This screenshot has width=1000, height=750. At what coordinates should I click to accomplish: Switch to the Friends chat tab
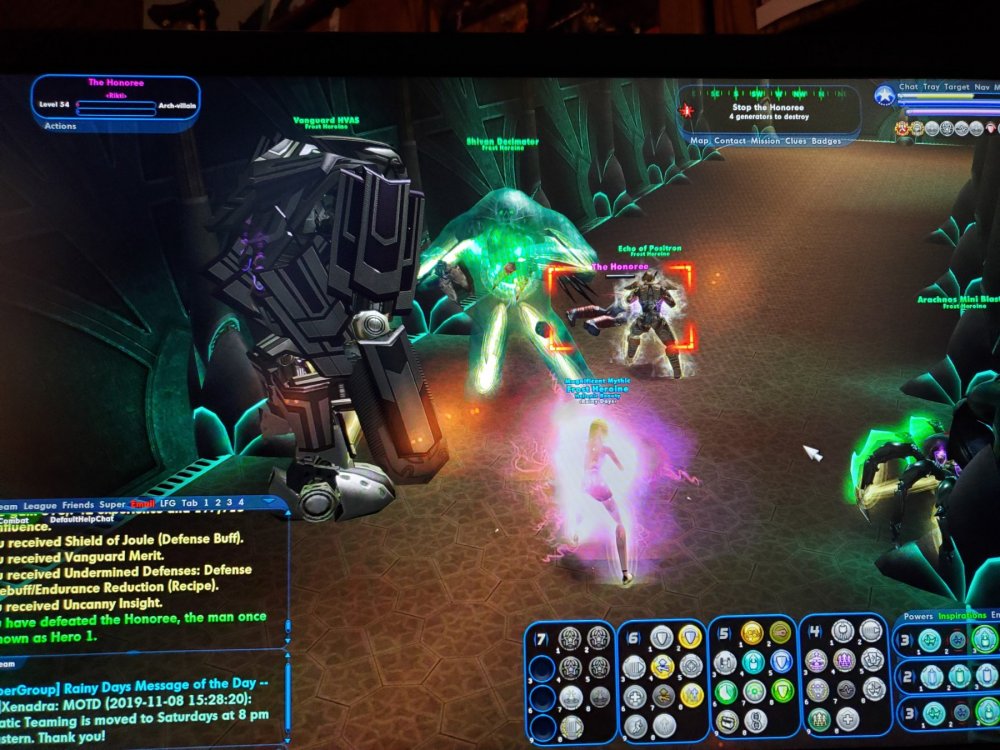[78, 504]
